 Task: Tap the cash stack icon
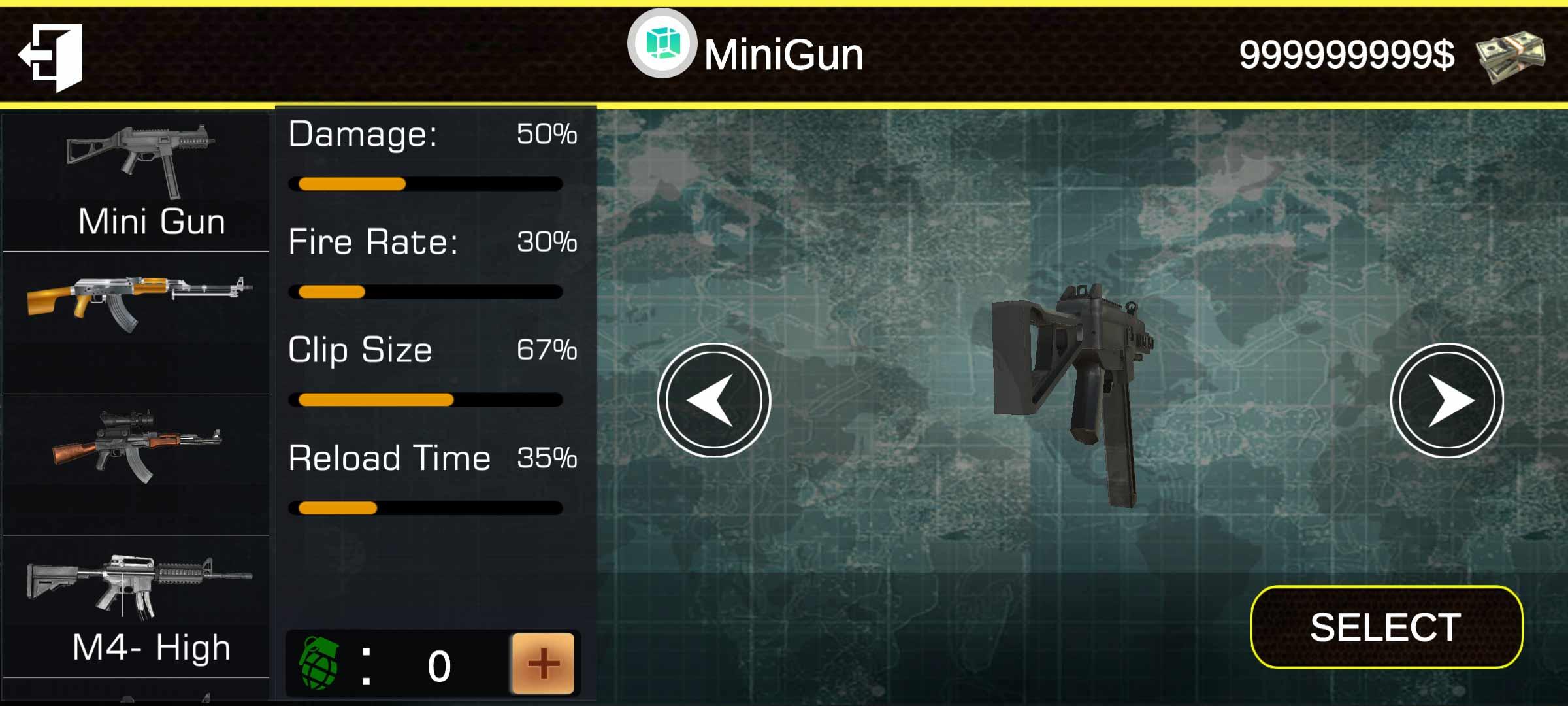1511,56
